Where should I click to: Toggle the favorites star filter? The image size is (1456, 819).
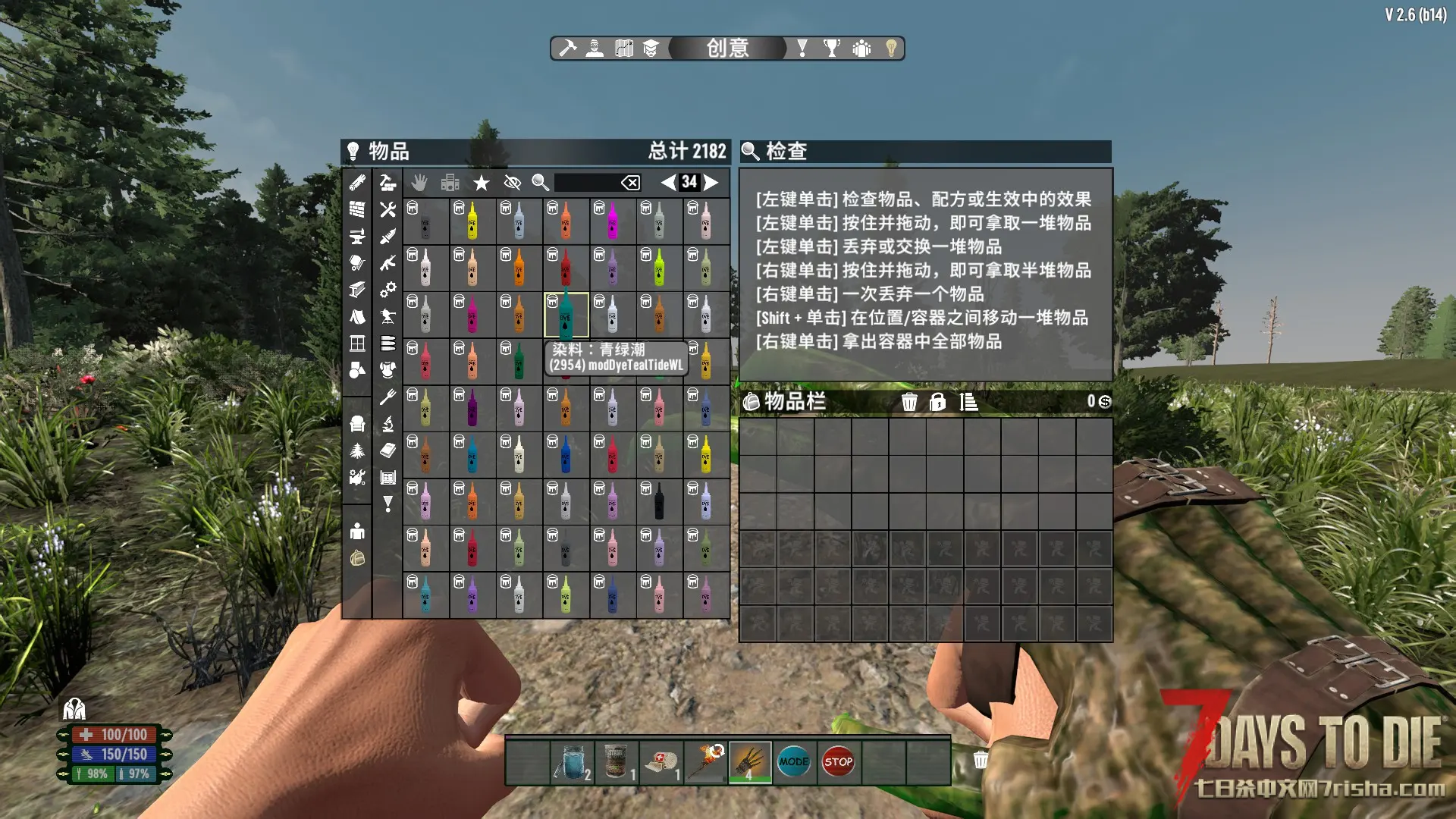click(x=481, y=183)
